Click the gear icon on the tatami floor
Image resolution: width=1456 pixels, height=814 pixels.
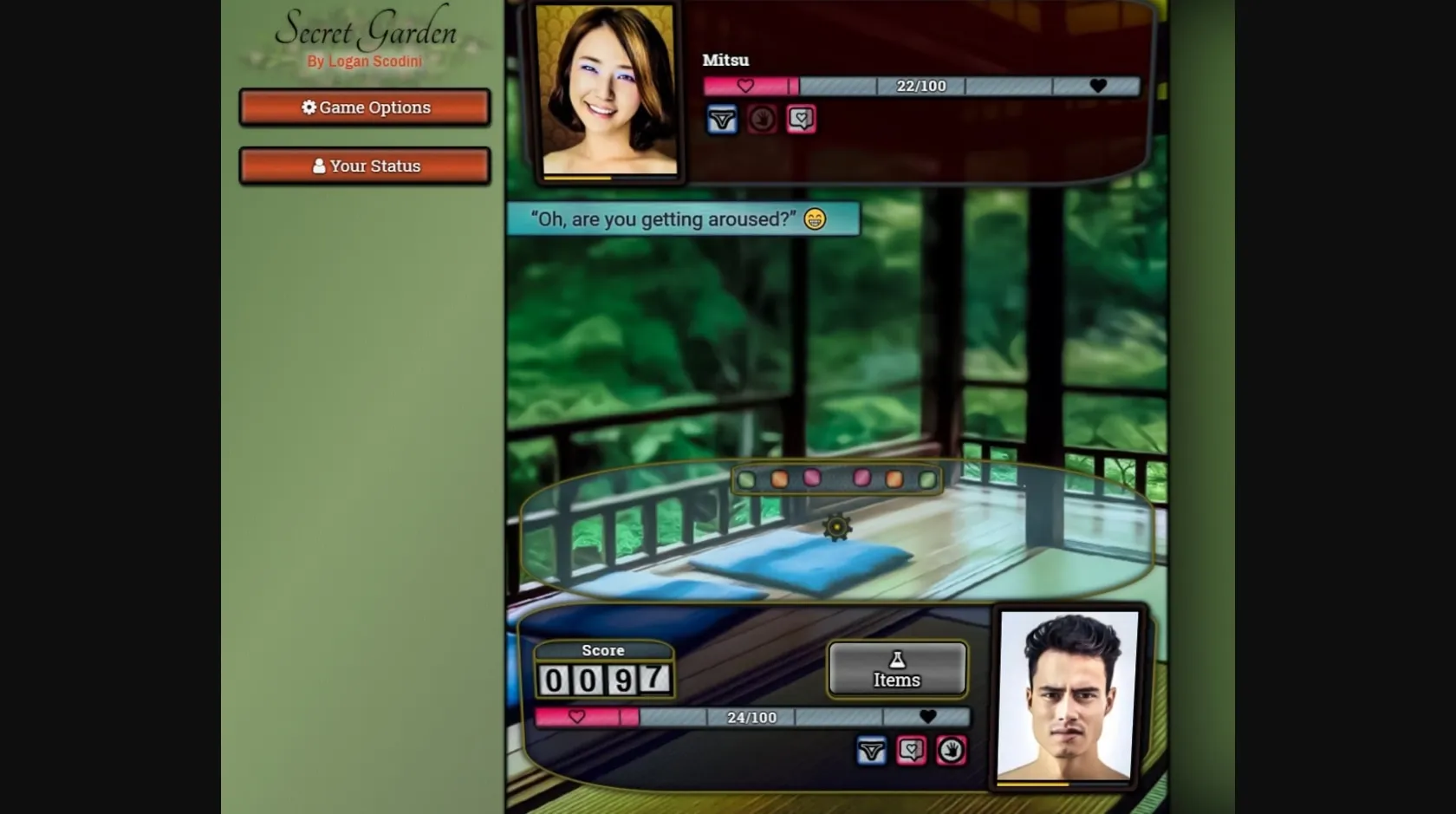[835, 526]
